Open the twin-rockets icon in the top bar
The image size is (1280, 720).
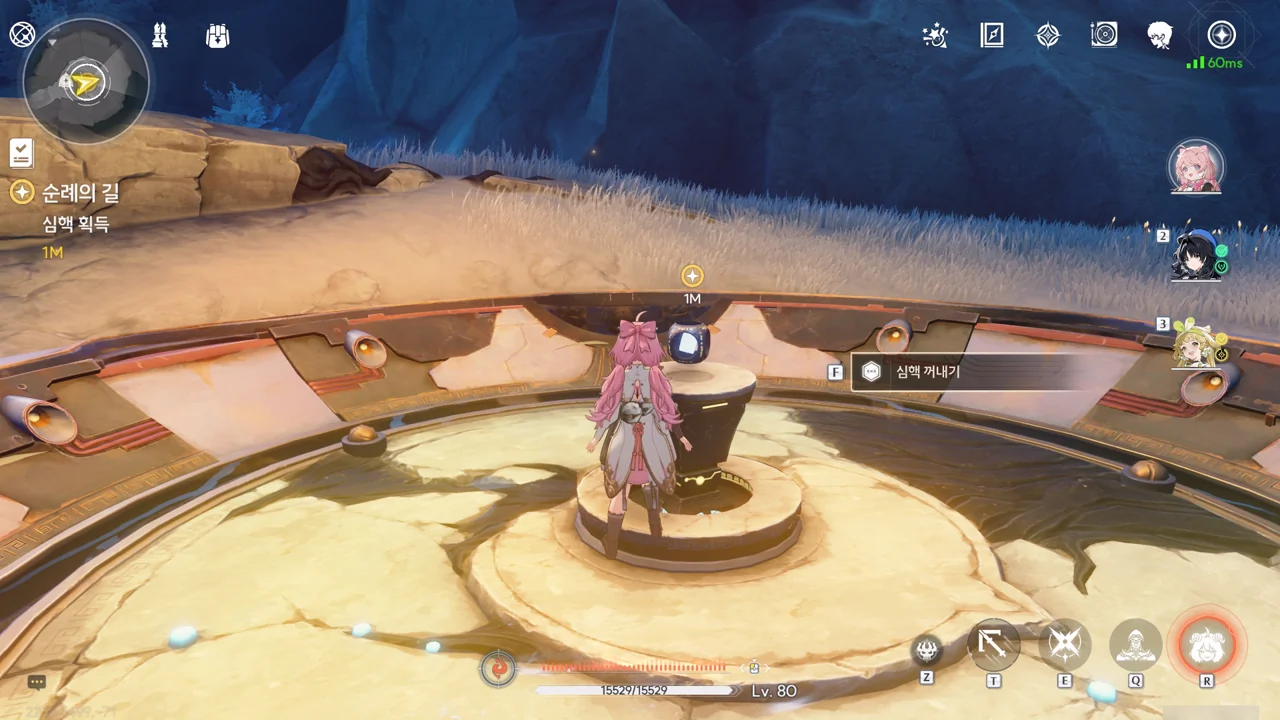click(x=160, y=36)
